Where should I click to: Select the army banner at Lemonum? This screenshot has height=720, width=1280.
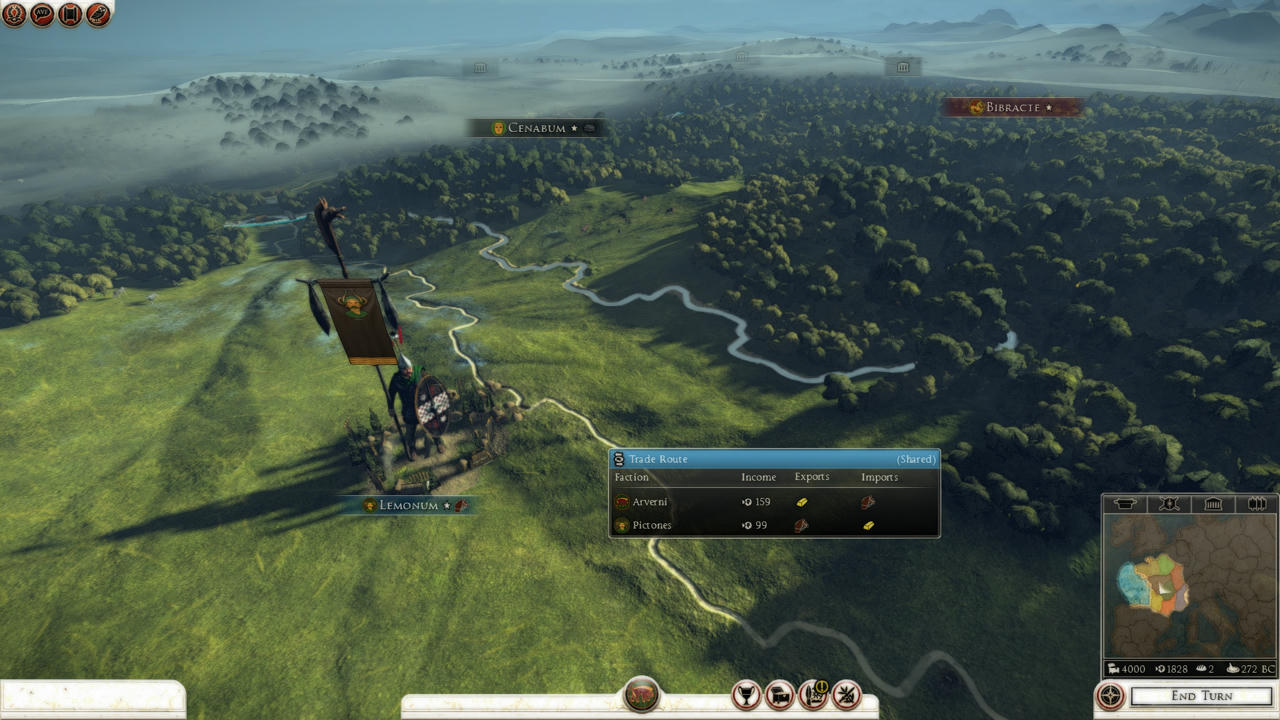point(357,320)
